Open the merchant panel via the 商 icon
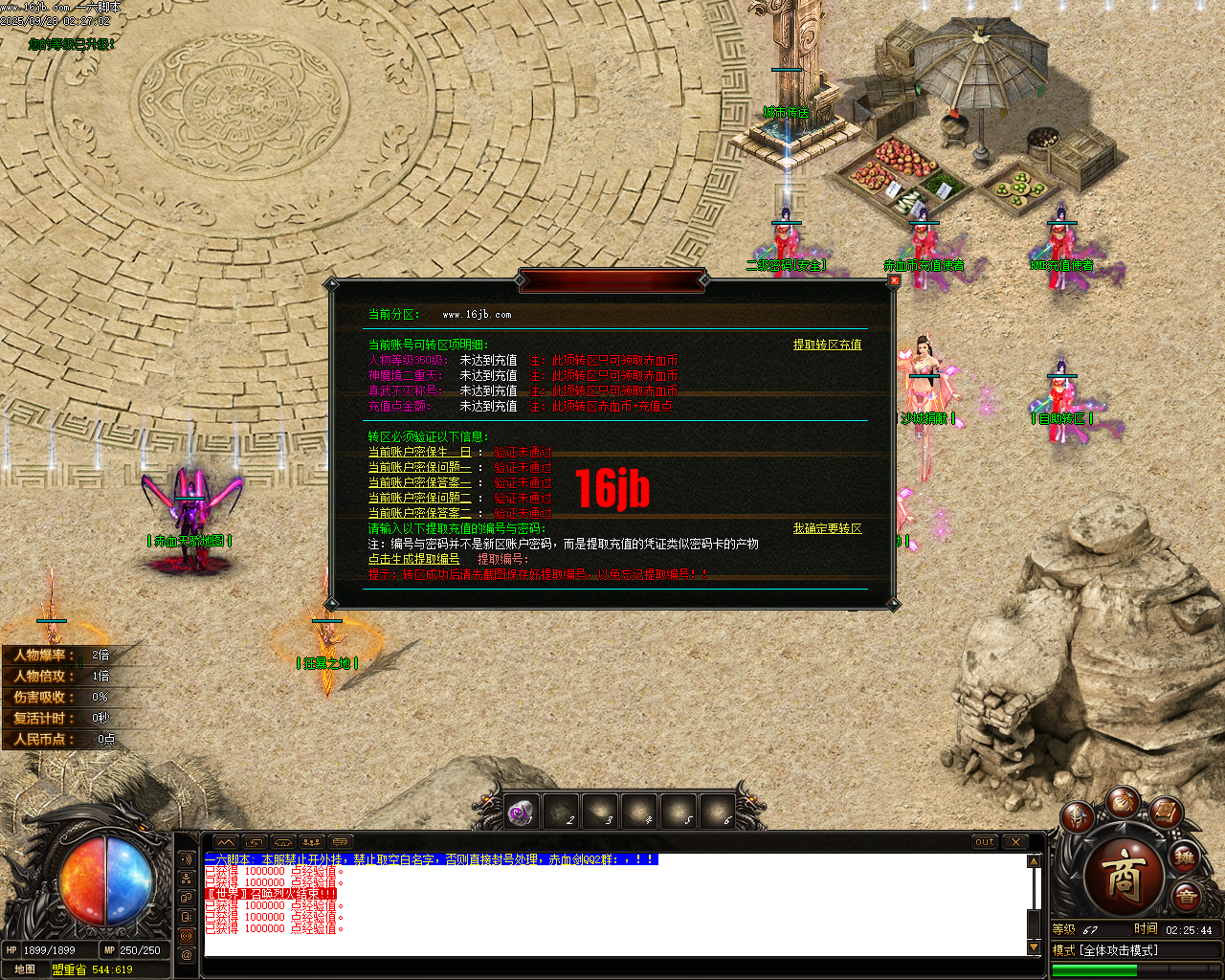Viewport: 1225px width, 980px height. [1125, 876]
